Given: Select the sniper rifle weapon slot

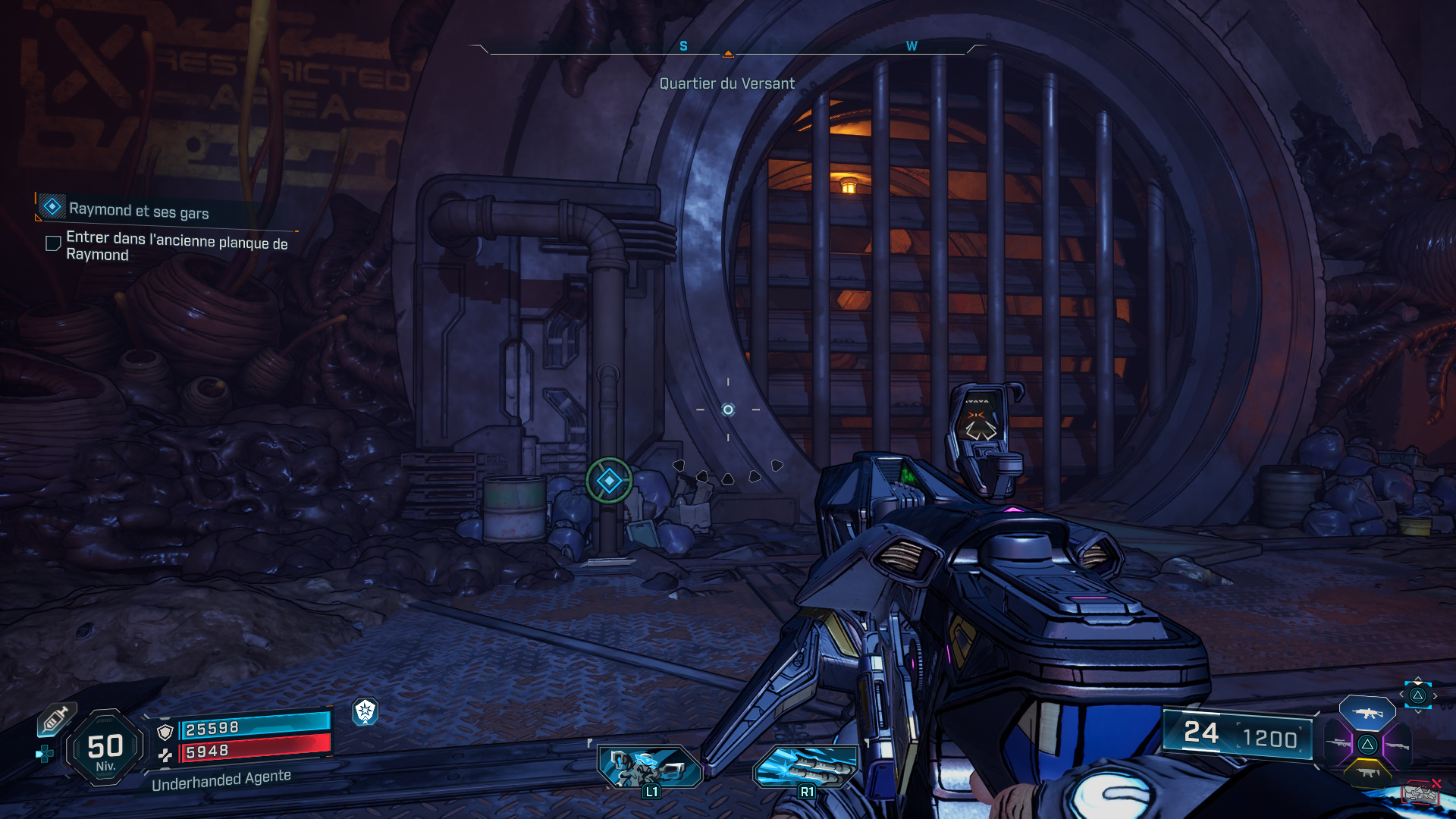Looking at the screenshot, I should (x=1338, y=744).
